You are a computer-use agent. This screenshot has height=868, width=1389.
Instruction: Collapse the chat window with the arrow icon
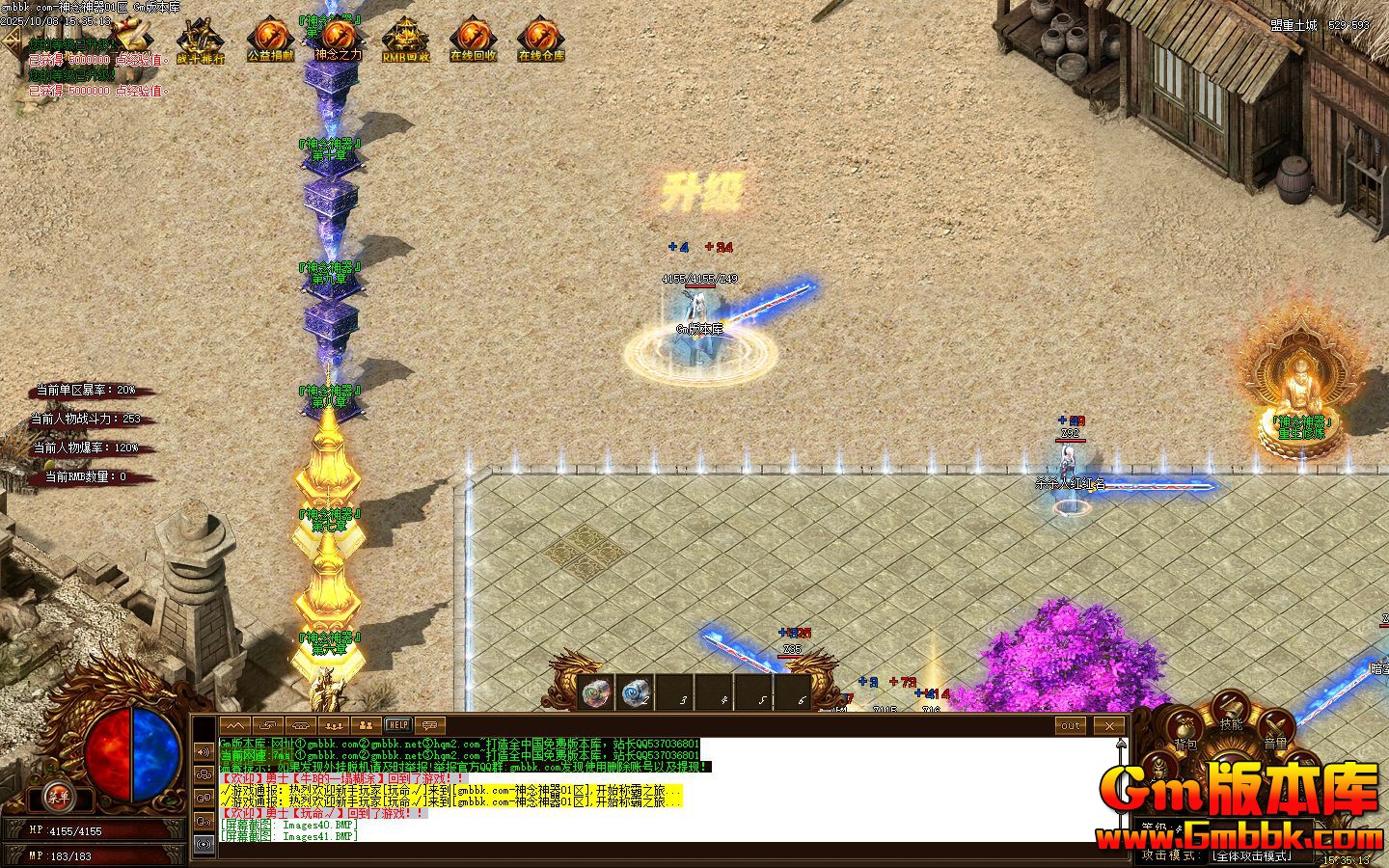235,724
